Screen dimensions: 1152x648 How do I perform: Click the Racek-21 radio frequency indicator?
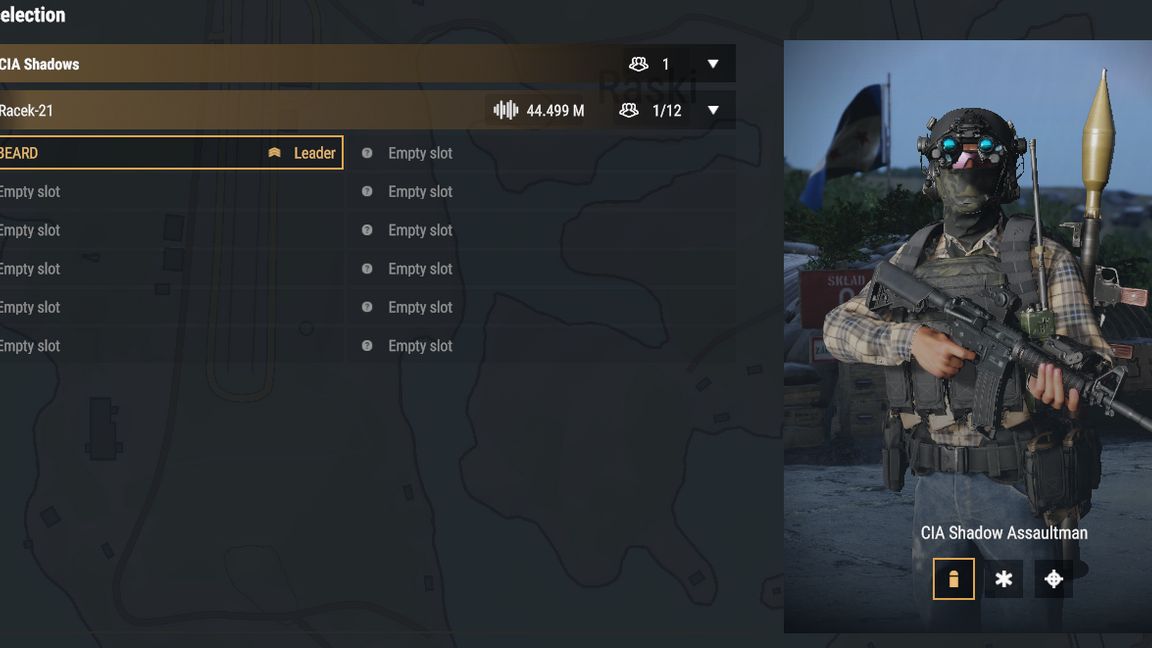click(x=539, y=111)
